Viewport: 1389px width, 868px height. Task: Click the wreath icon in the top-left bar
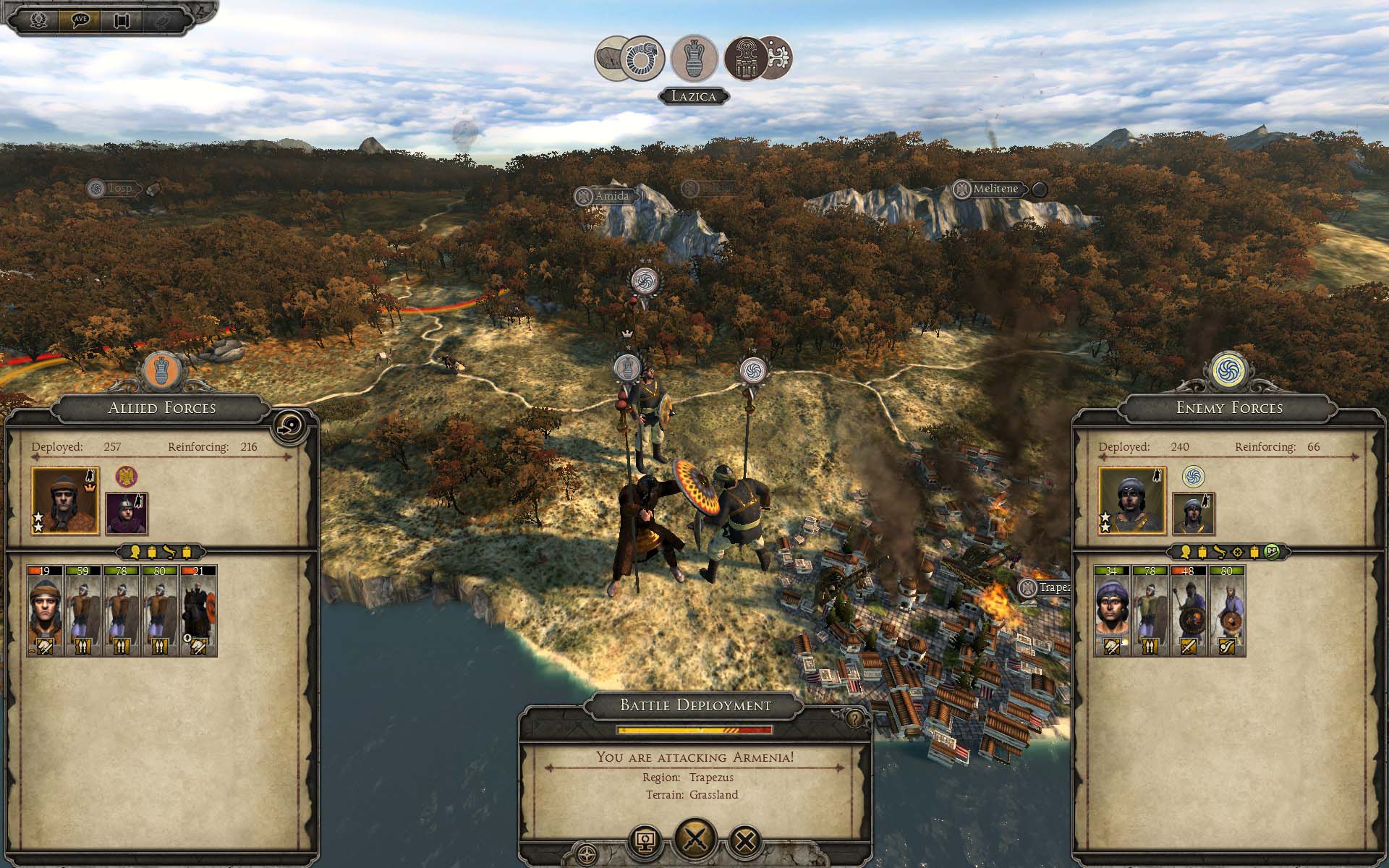pyautogui.click(x=39, y=20)
